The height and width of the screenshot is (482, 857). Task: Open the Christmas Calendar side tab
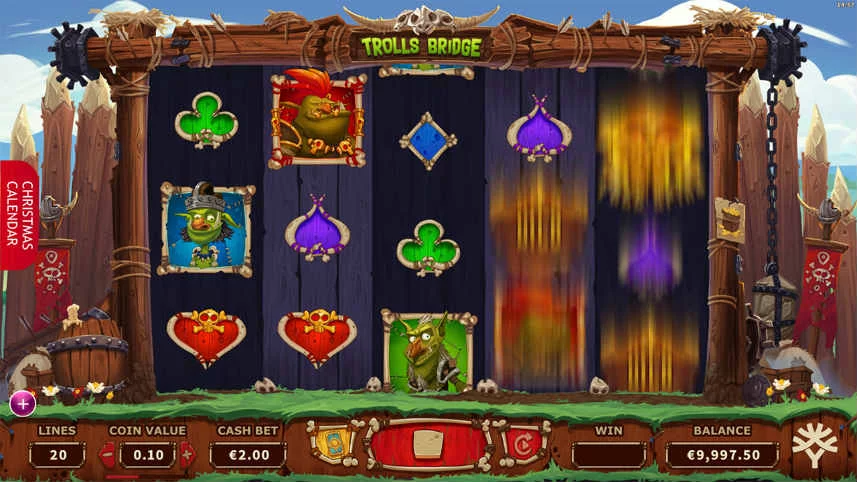point(19,215)
